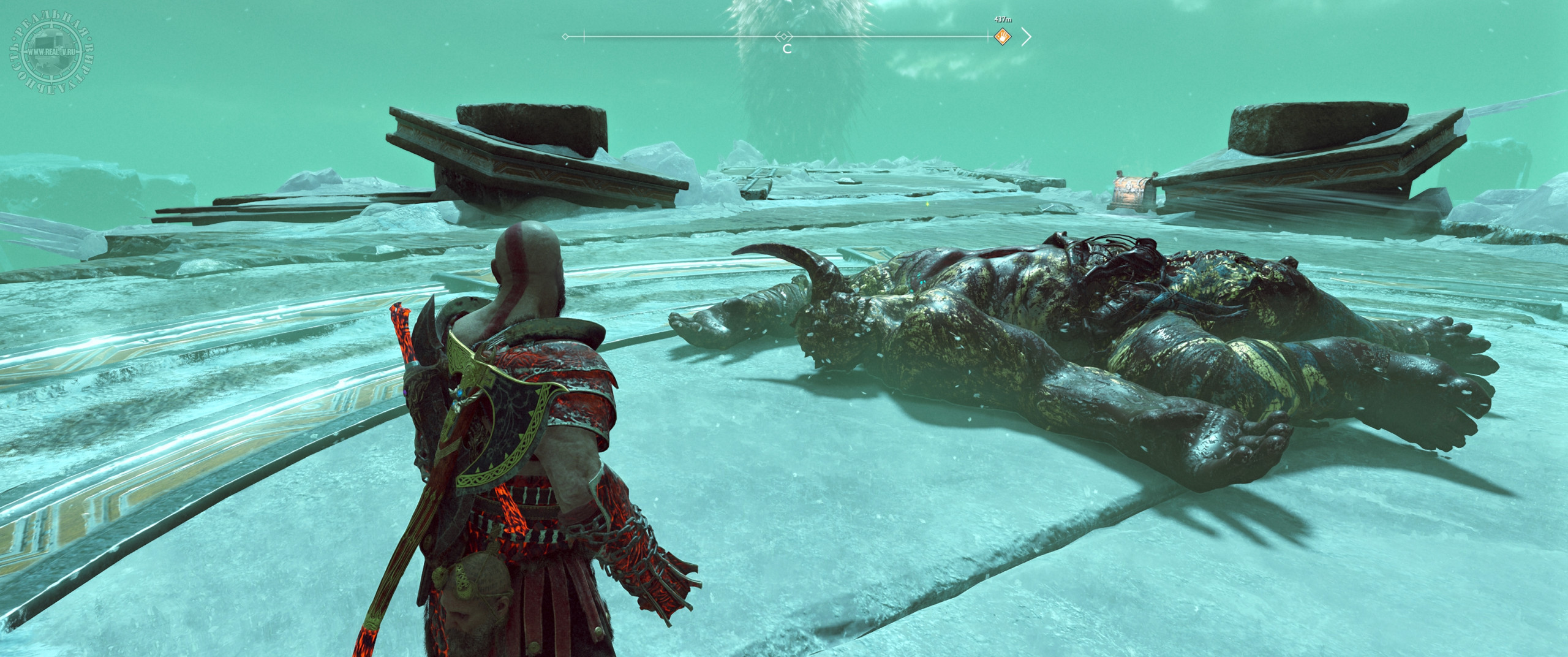The image size is (1568, 657).
Task: Click the small diamond at the compass's left end
Action: coord(565,37)
